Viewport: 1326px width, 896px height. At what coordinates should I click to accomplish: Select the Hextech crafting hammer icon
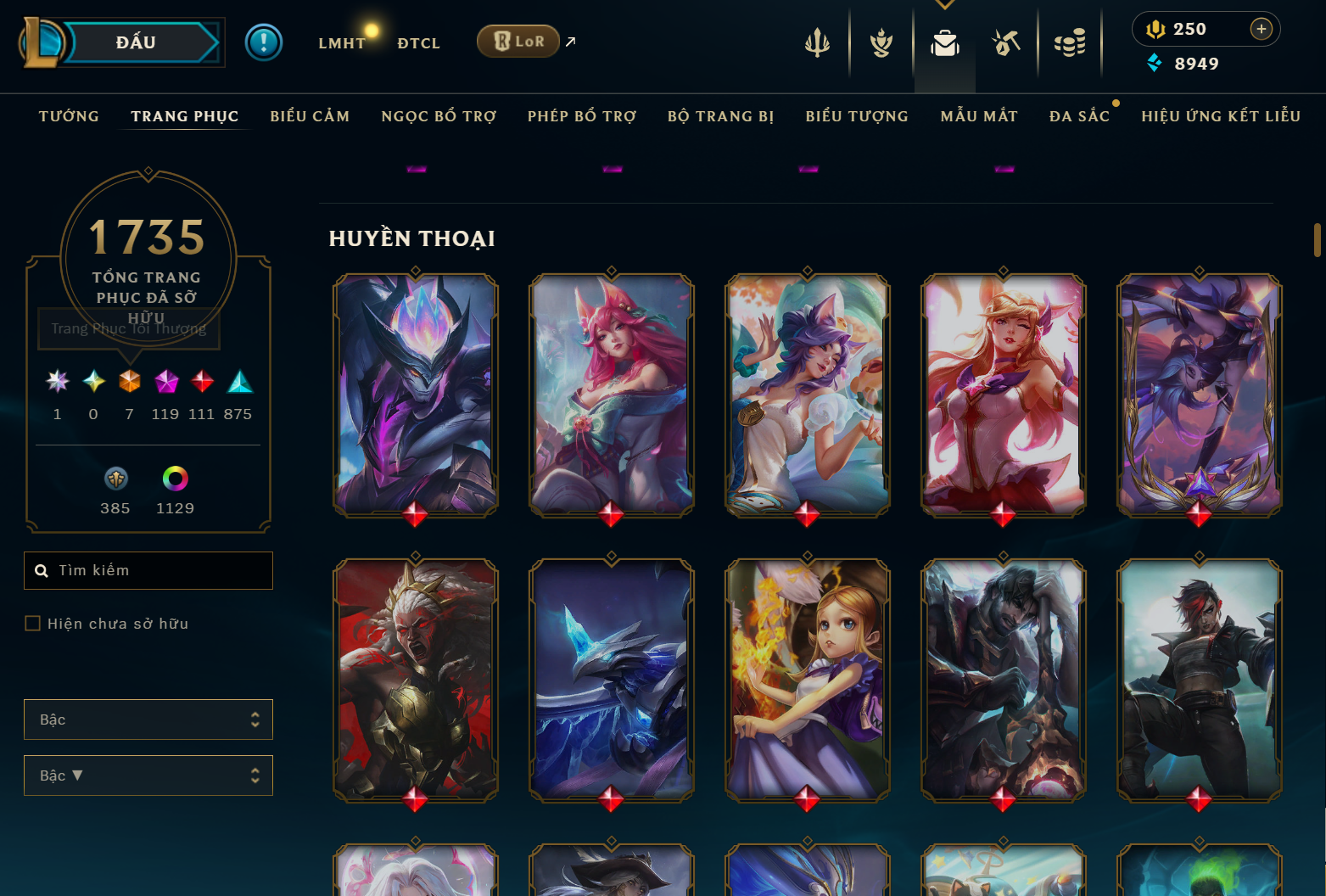(1006, 42)
